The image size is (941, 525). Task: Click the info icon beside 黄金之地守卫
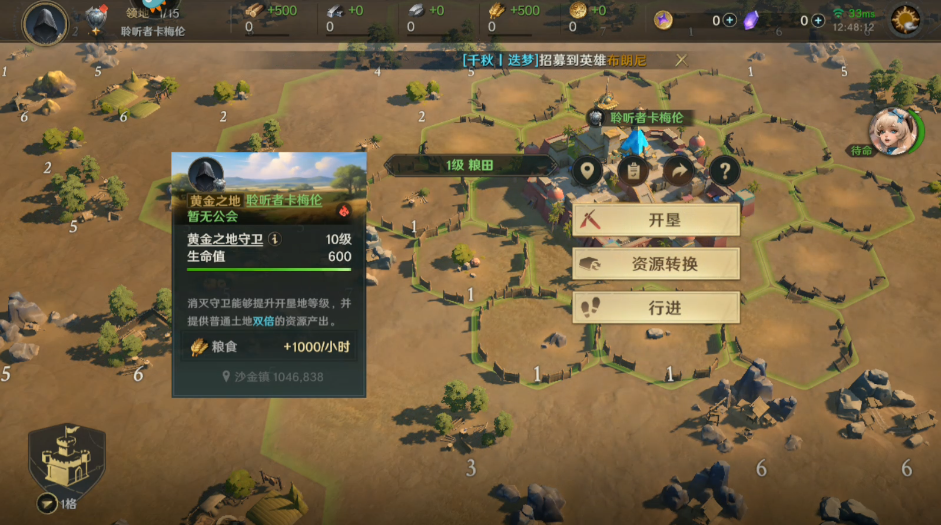point(275,239)
